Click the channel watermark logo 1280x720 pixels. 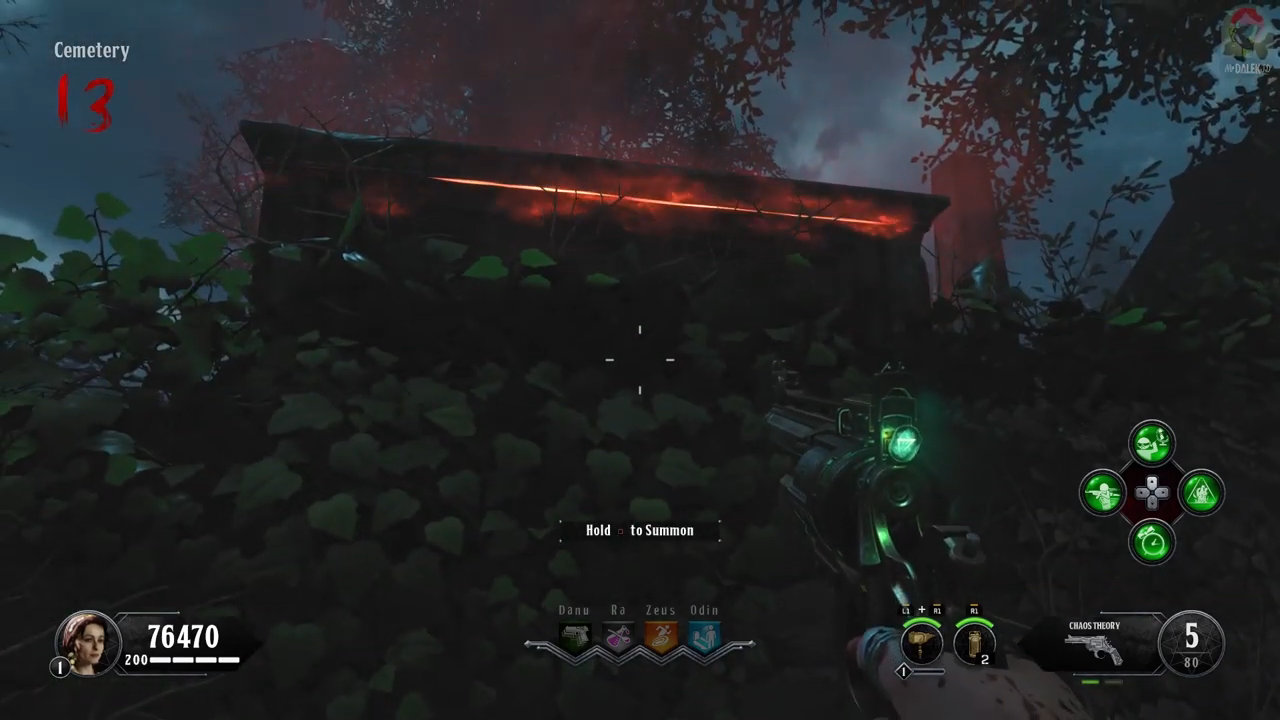[x=1246, y=40]
